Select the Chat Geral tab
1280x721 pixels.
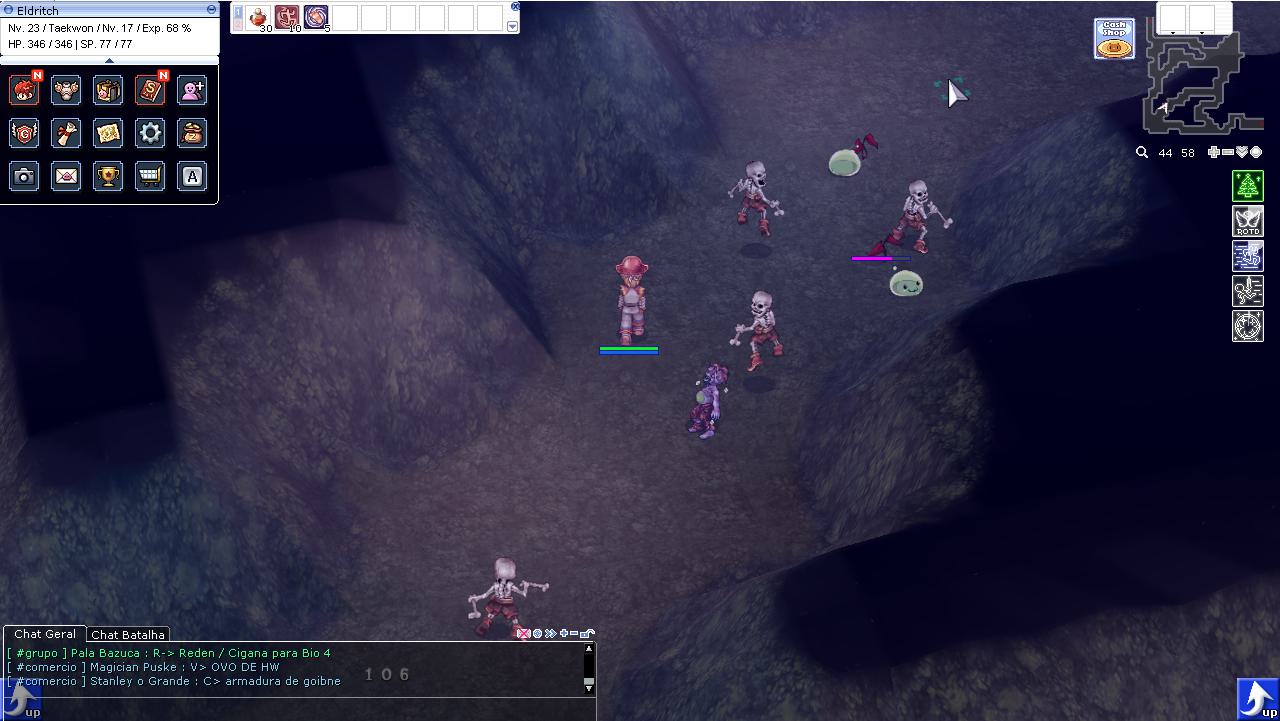[44, 634]
